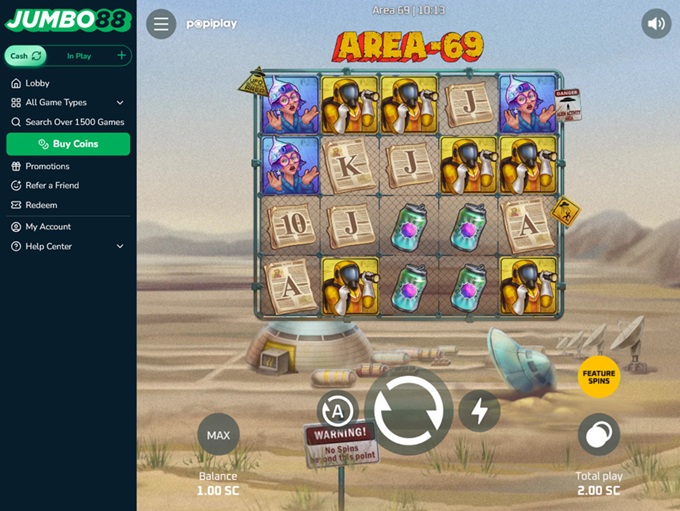Set the MAX play amount

pos(218,435)
